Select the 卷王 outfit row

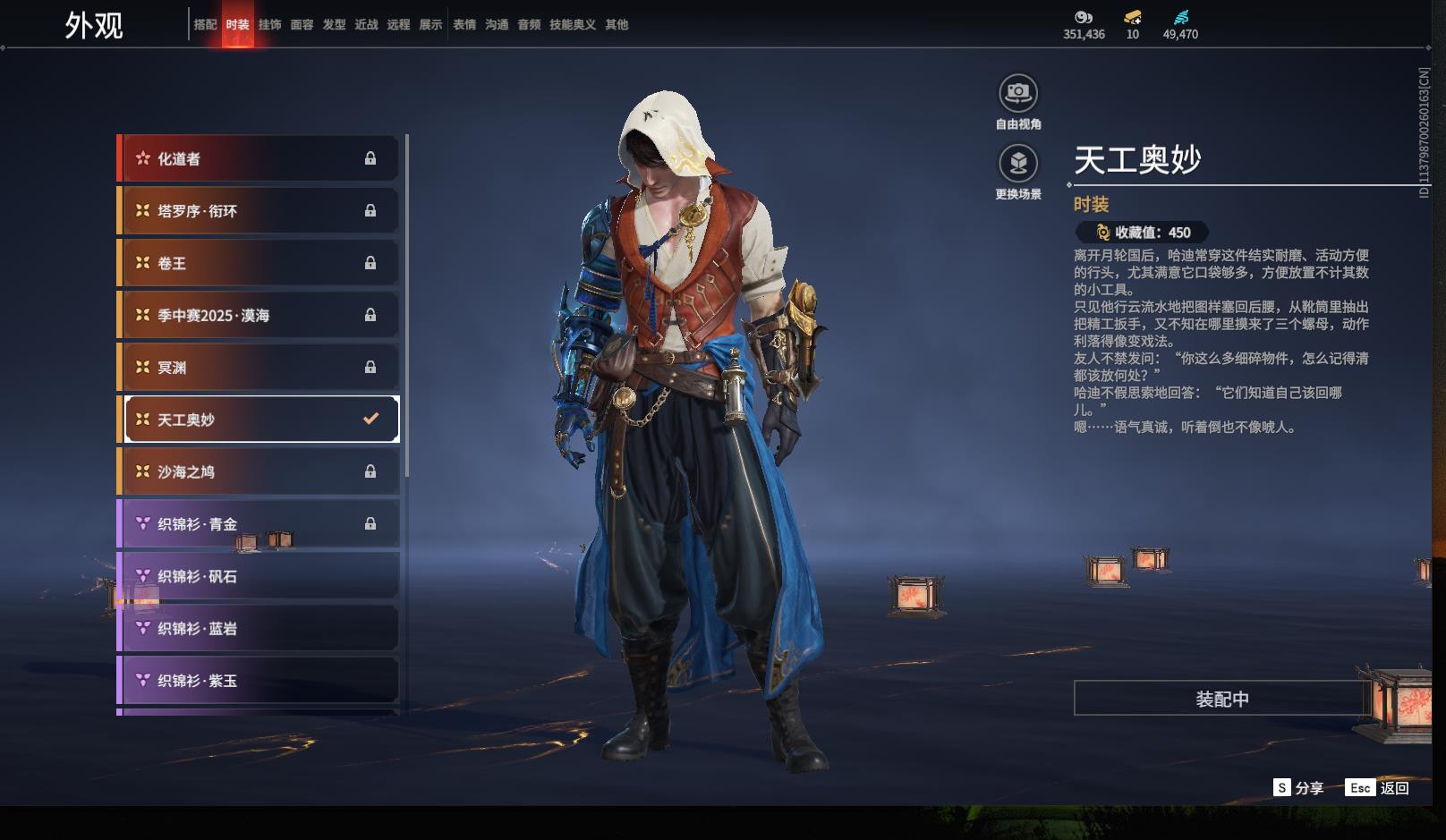click(x=259, y=263)
